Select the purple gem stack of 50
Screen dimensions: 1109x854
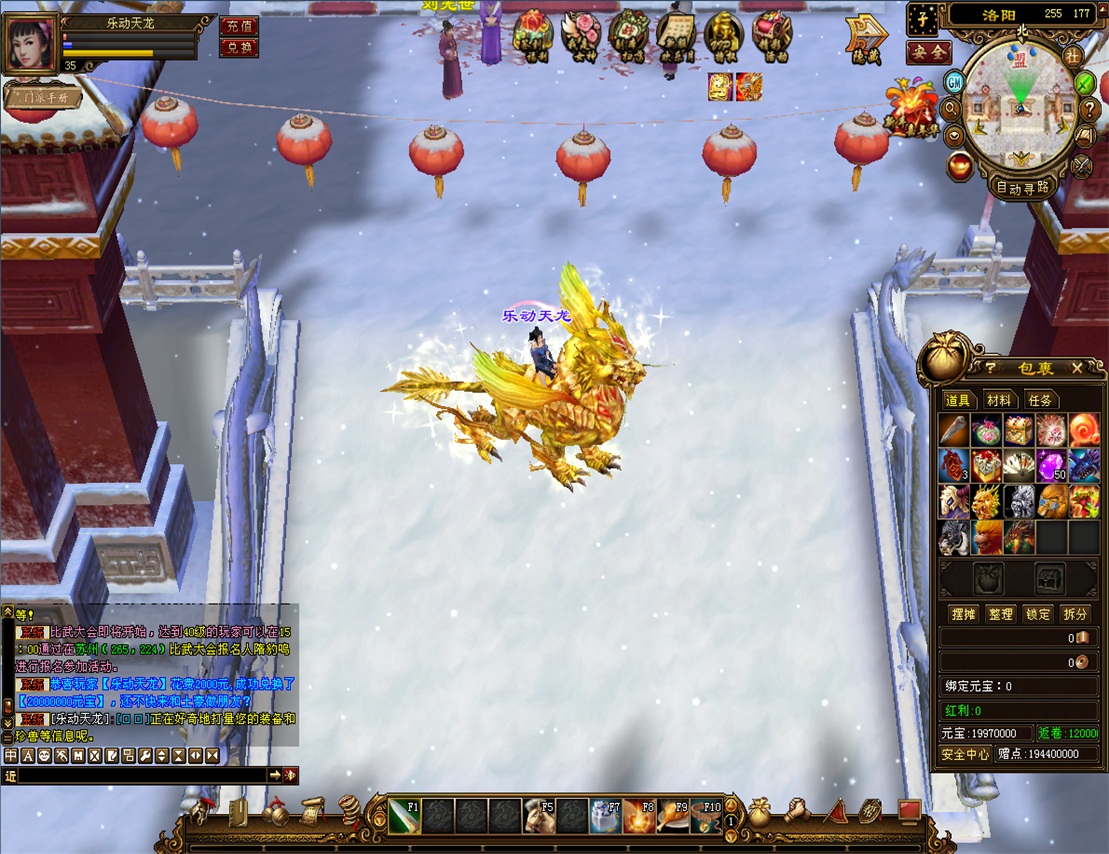pyautogui.click(x=1052, y=465)
